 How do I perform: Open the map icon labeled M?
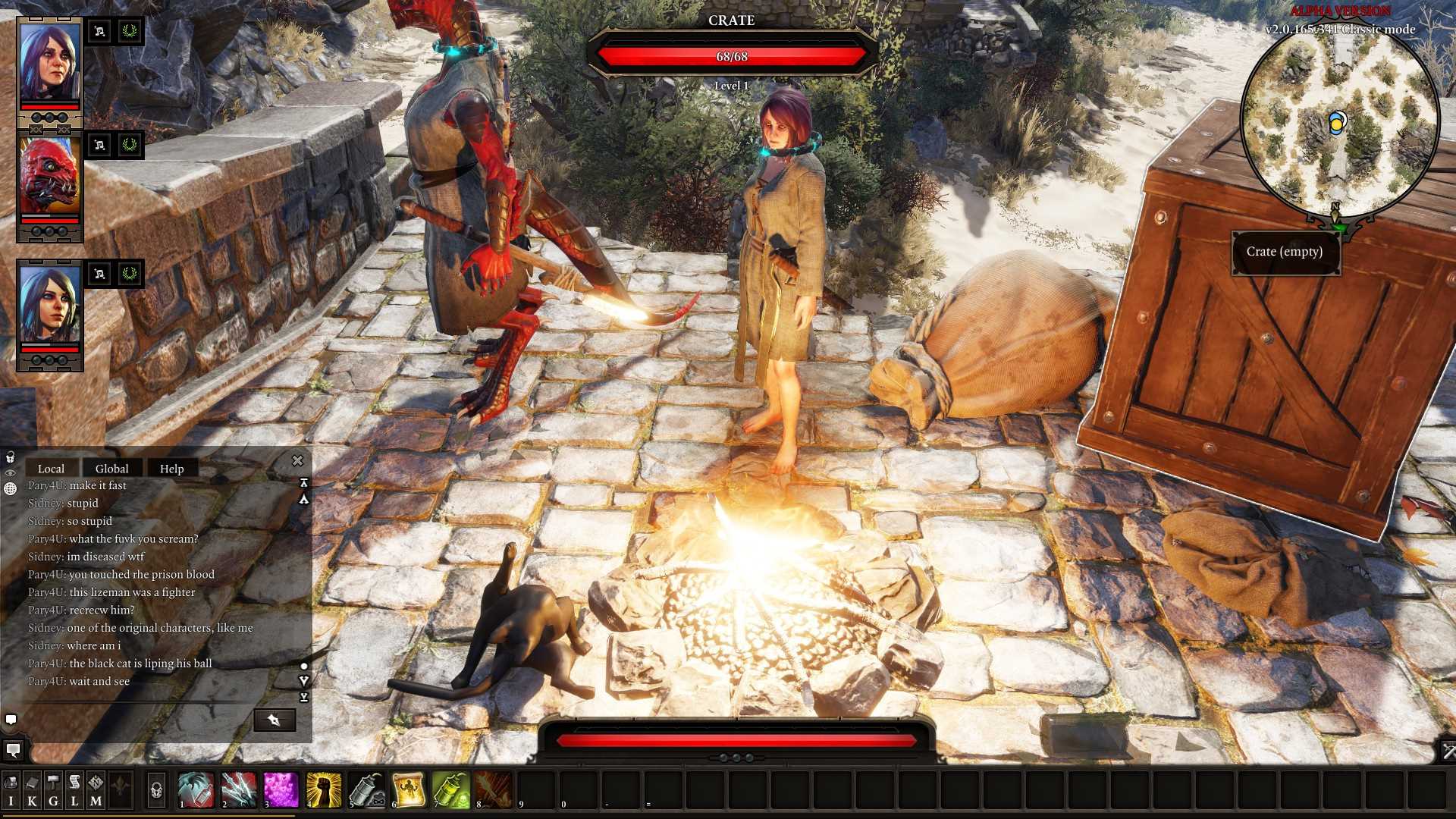tap(95, 789)
